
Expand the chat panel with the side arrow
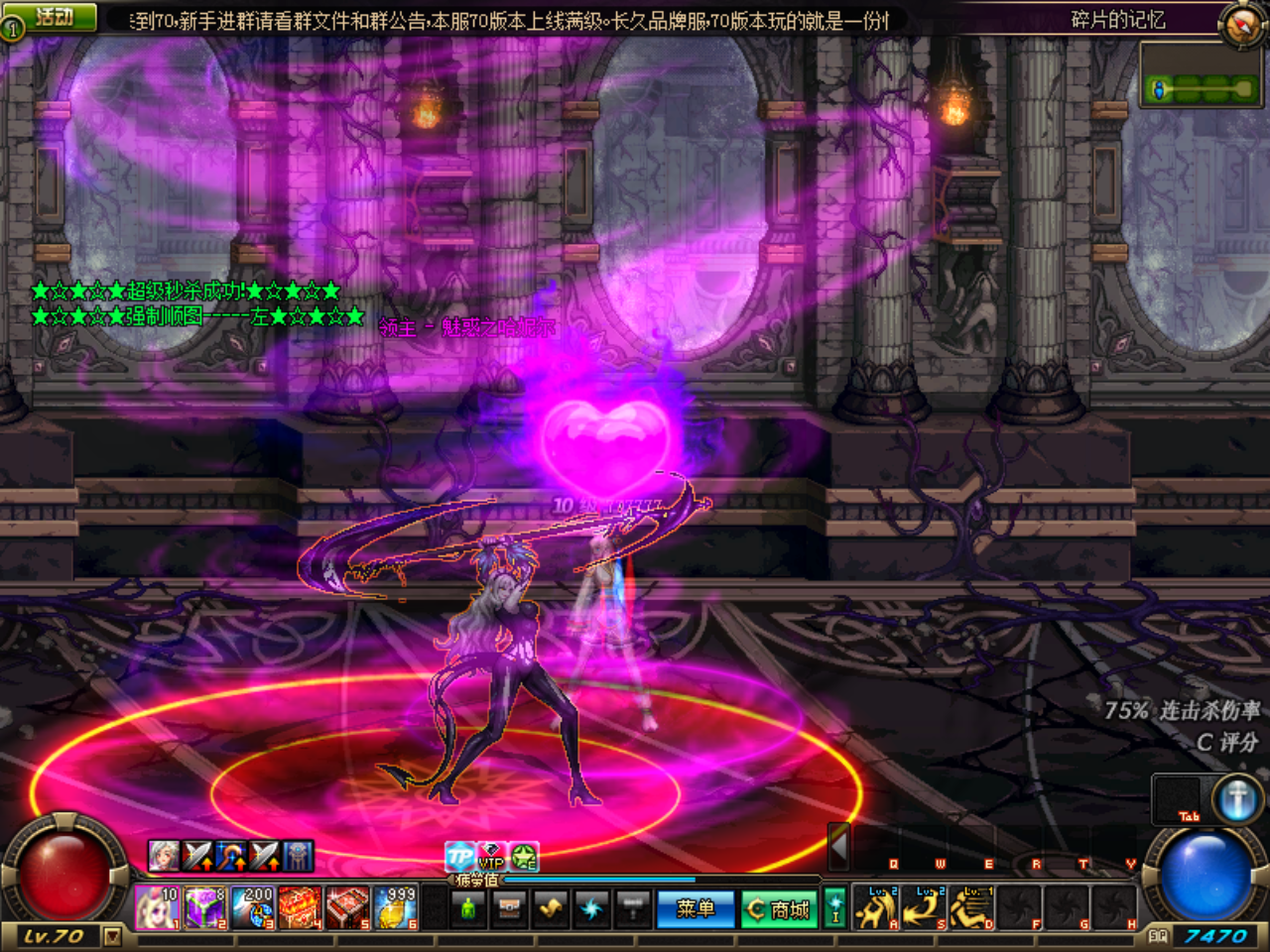(838, 849)
